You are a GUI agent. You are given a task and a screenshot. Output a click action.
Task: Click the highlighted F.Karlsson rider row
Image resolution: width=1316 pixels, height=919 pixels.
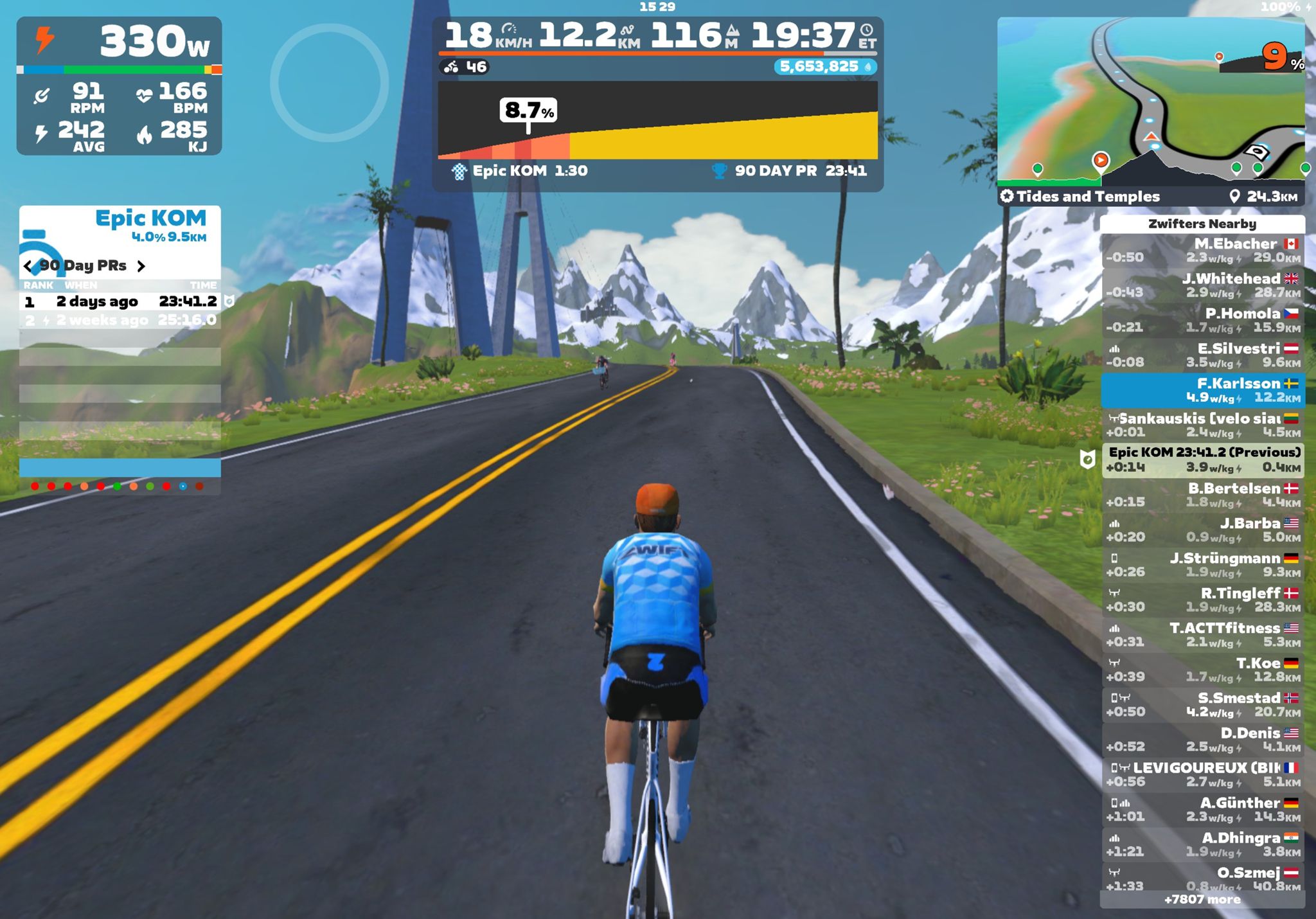point(1202,390)
